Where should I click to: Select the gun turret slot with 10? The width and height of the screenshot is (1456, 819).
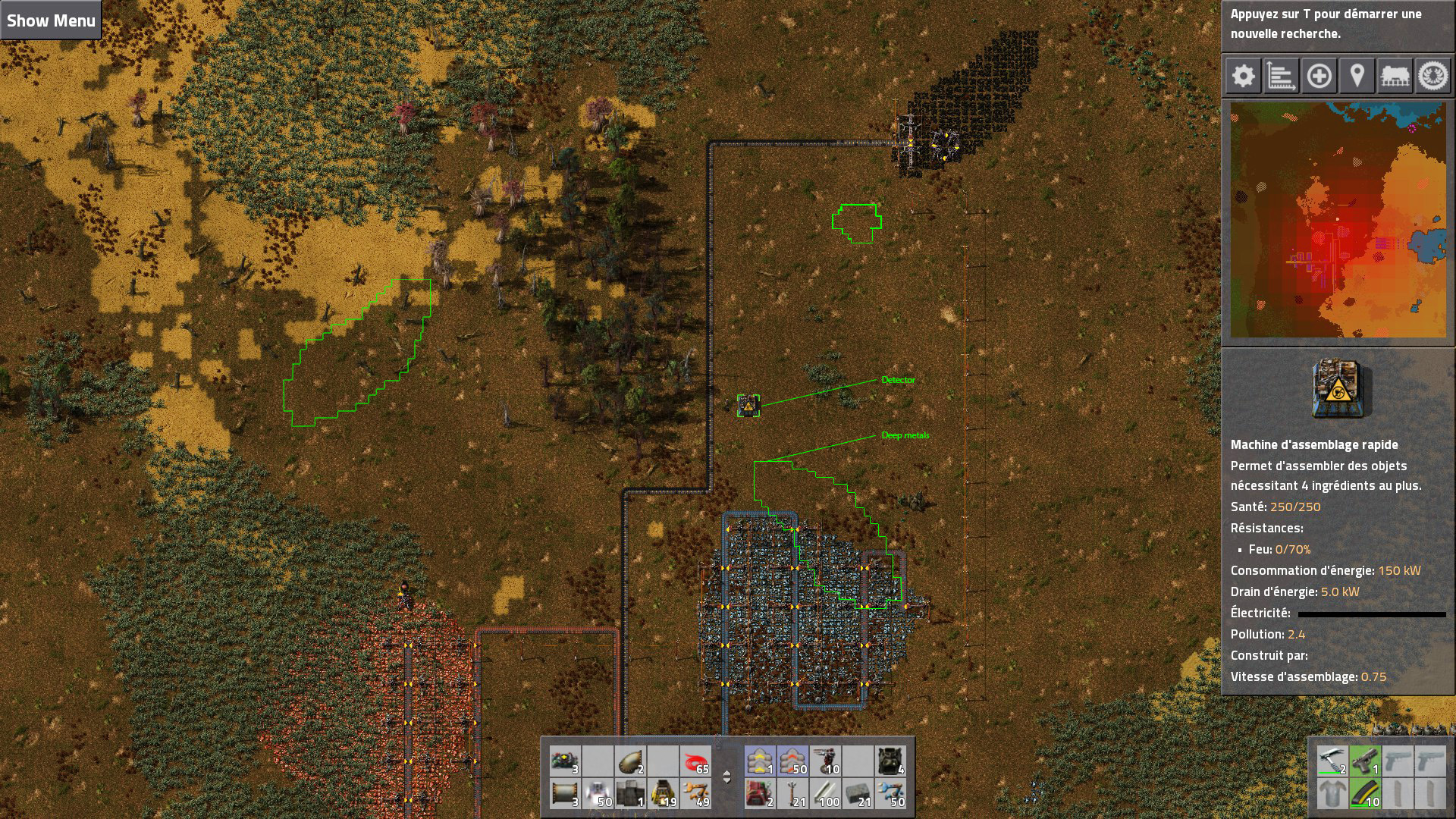tap(825, 761)
